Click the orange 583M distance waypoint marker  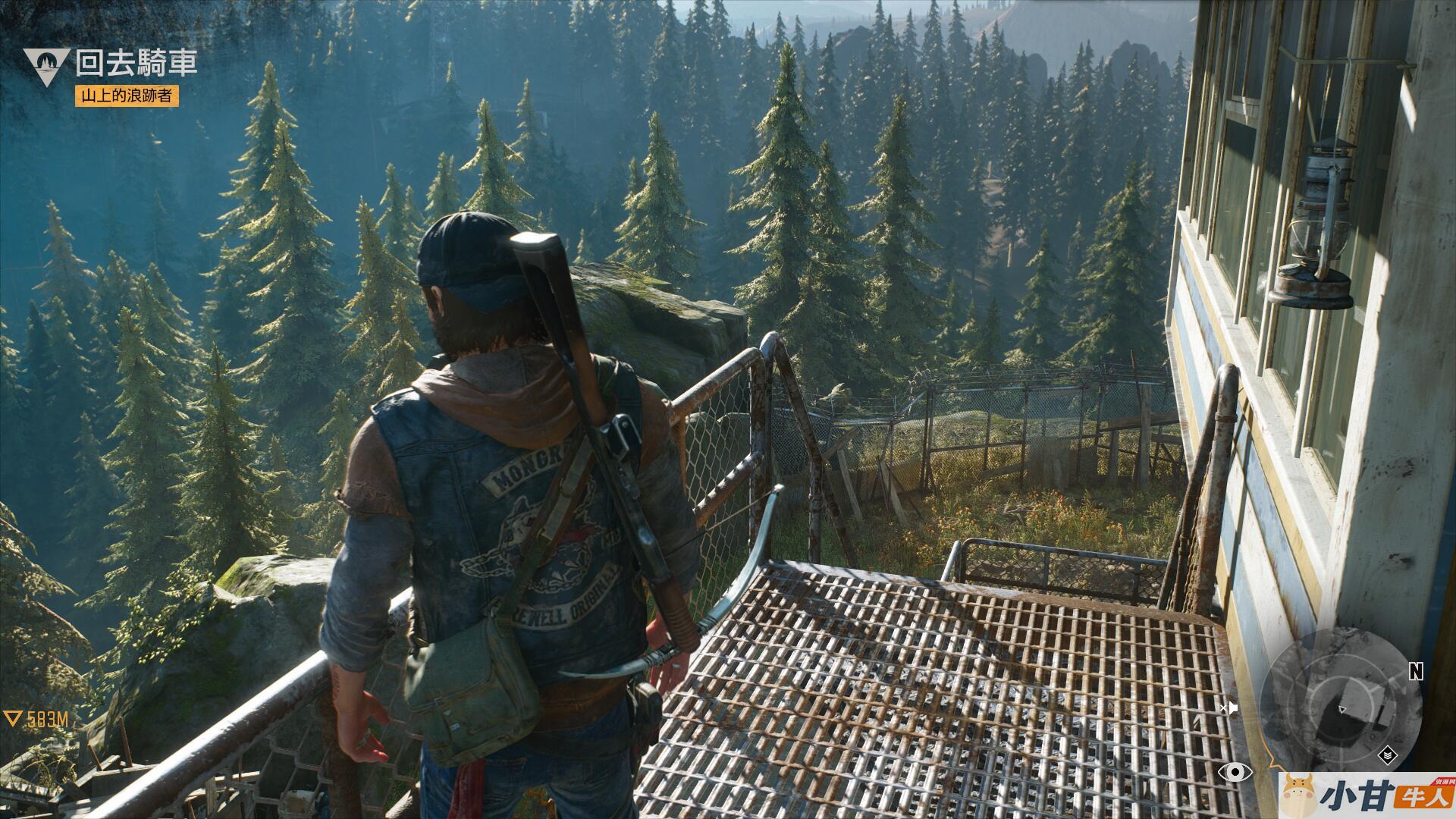click(x=37, y=719)
